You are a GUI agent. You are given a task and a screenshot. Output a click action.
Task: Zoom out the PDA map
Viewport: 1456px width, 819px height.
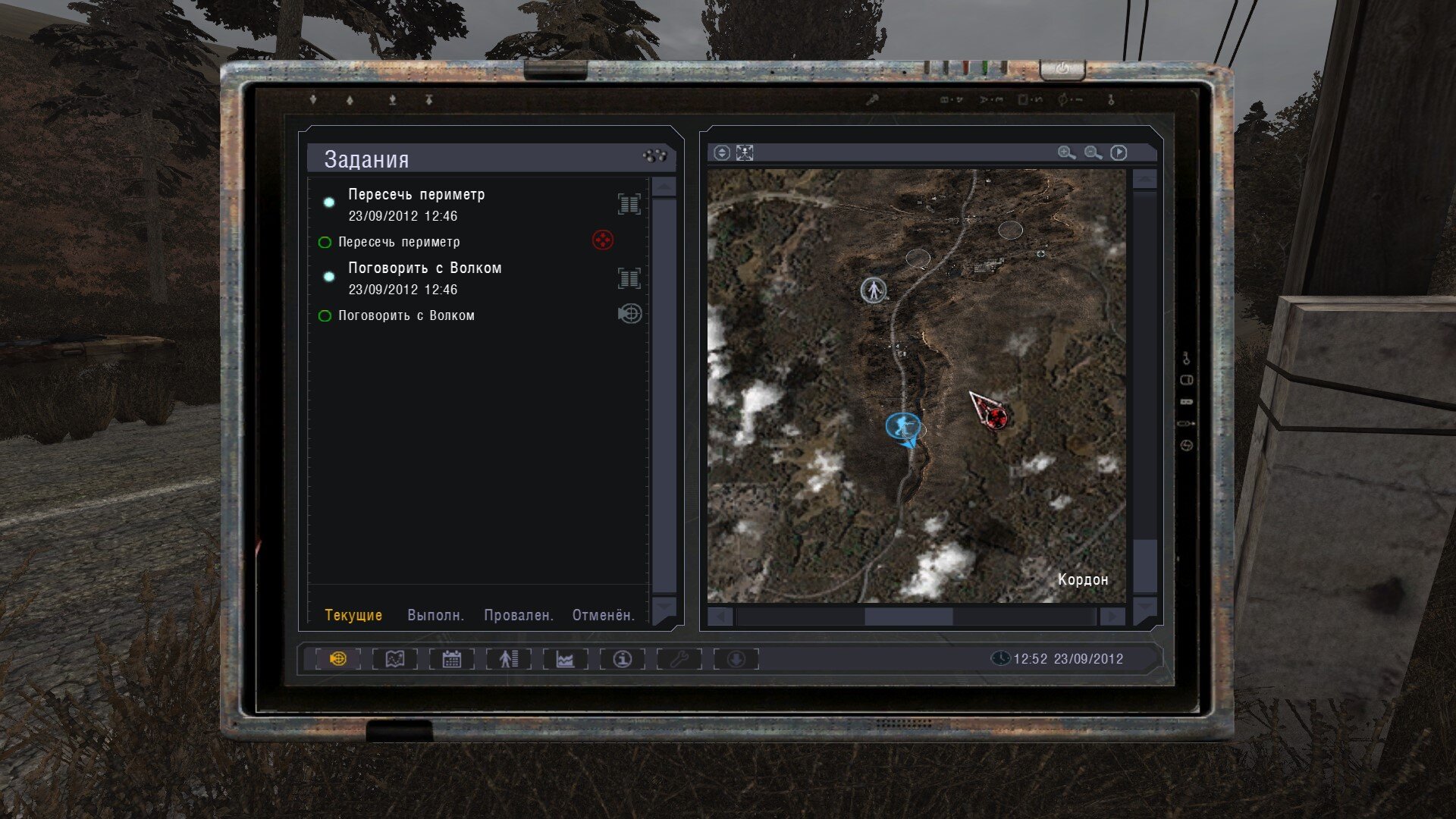point(1093,153)
